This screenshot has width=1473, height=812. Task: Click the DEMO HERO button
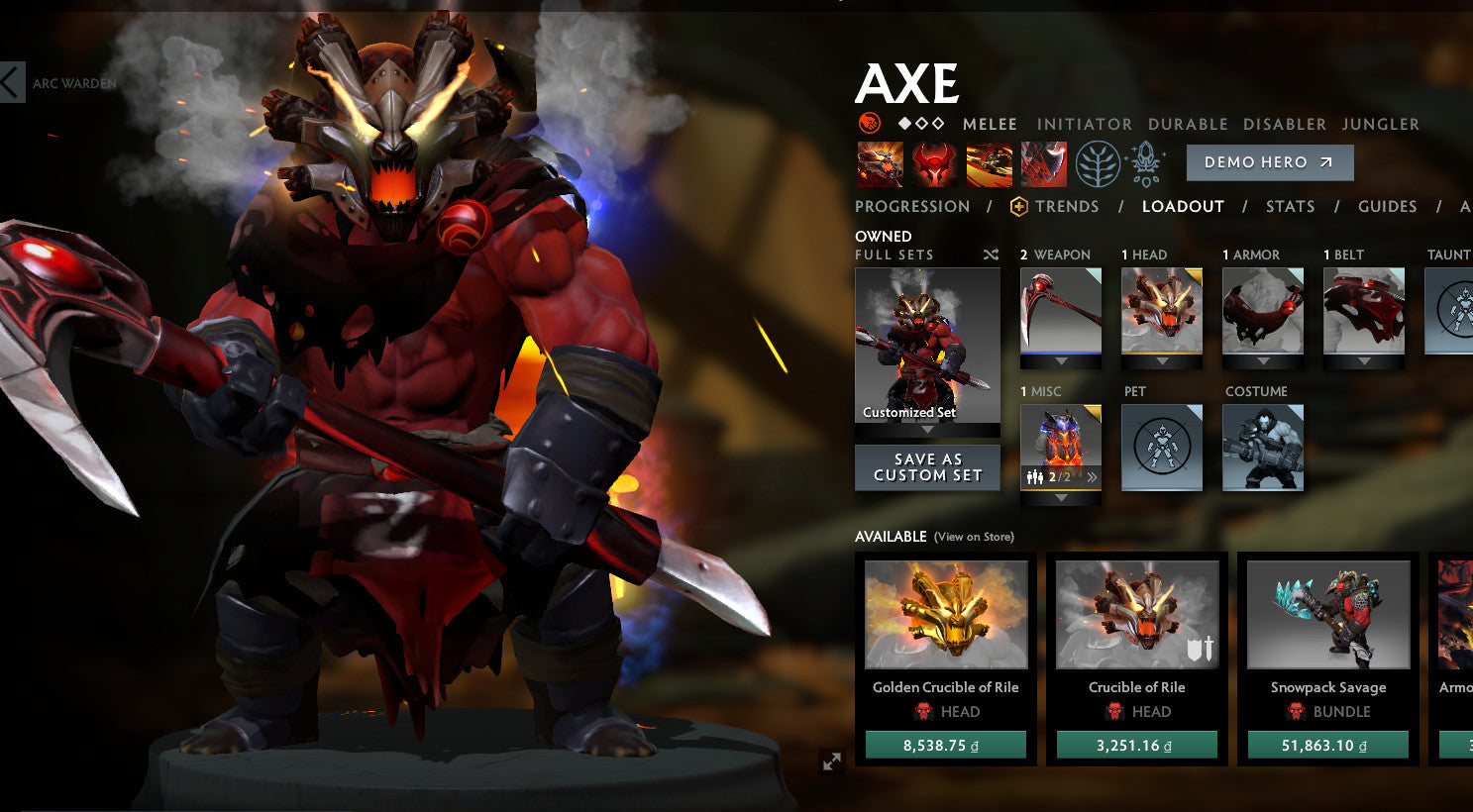pyautogui.click(x=1269, y=162)
